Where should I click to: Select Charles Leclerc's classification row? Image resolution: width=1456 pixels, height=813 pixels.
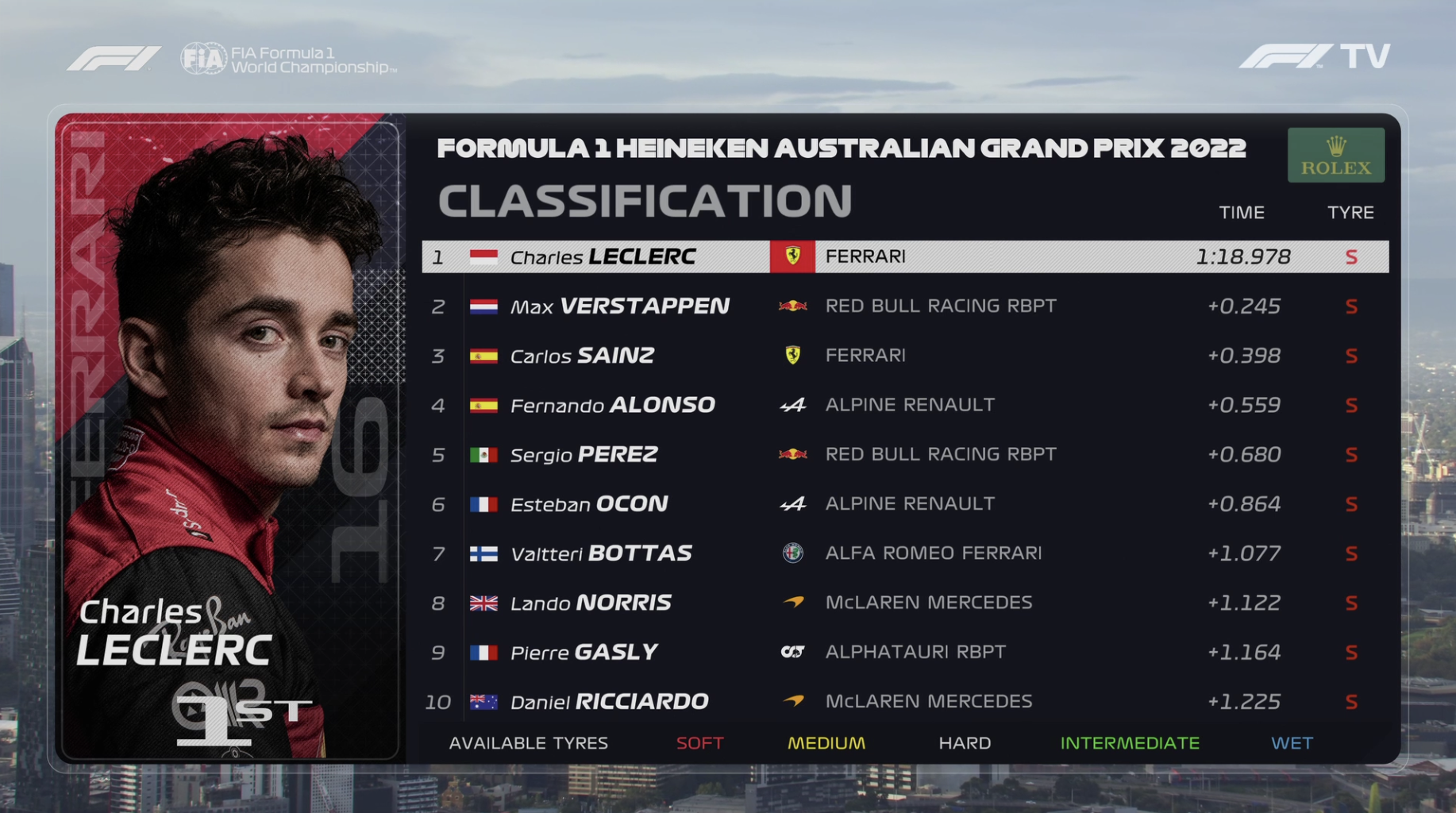[905, 256]
